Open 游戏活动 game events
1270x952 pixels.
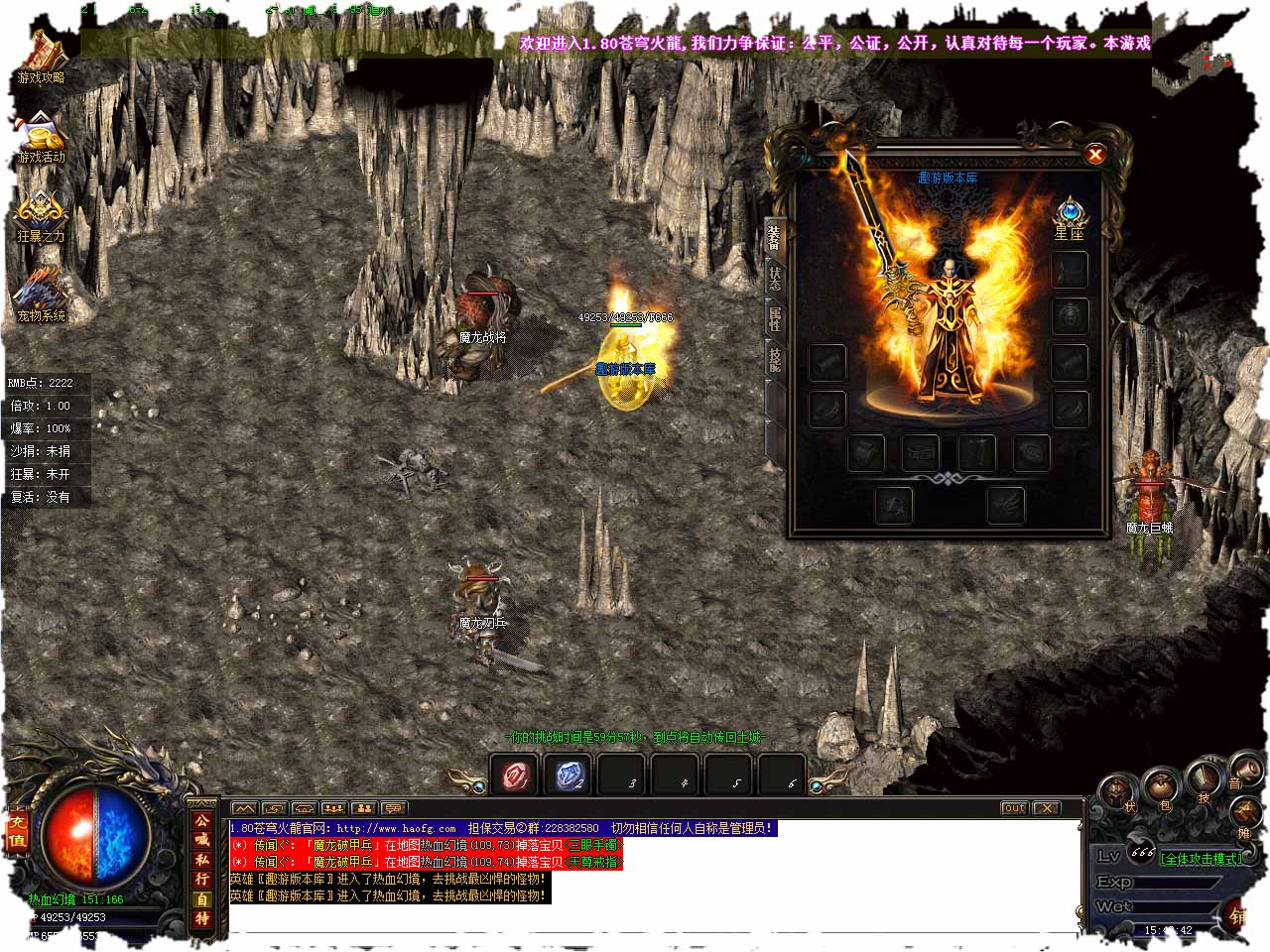point(41,139)
